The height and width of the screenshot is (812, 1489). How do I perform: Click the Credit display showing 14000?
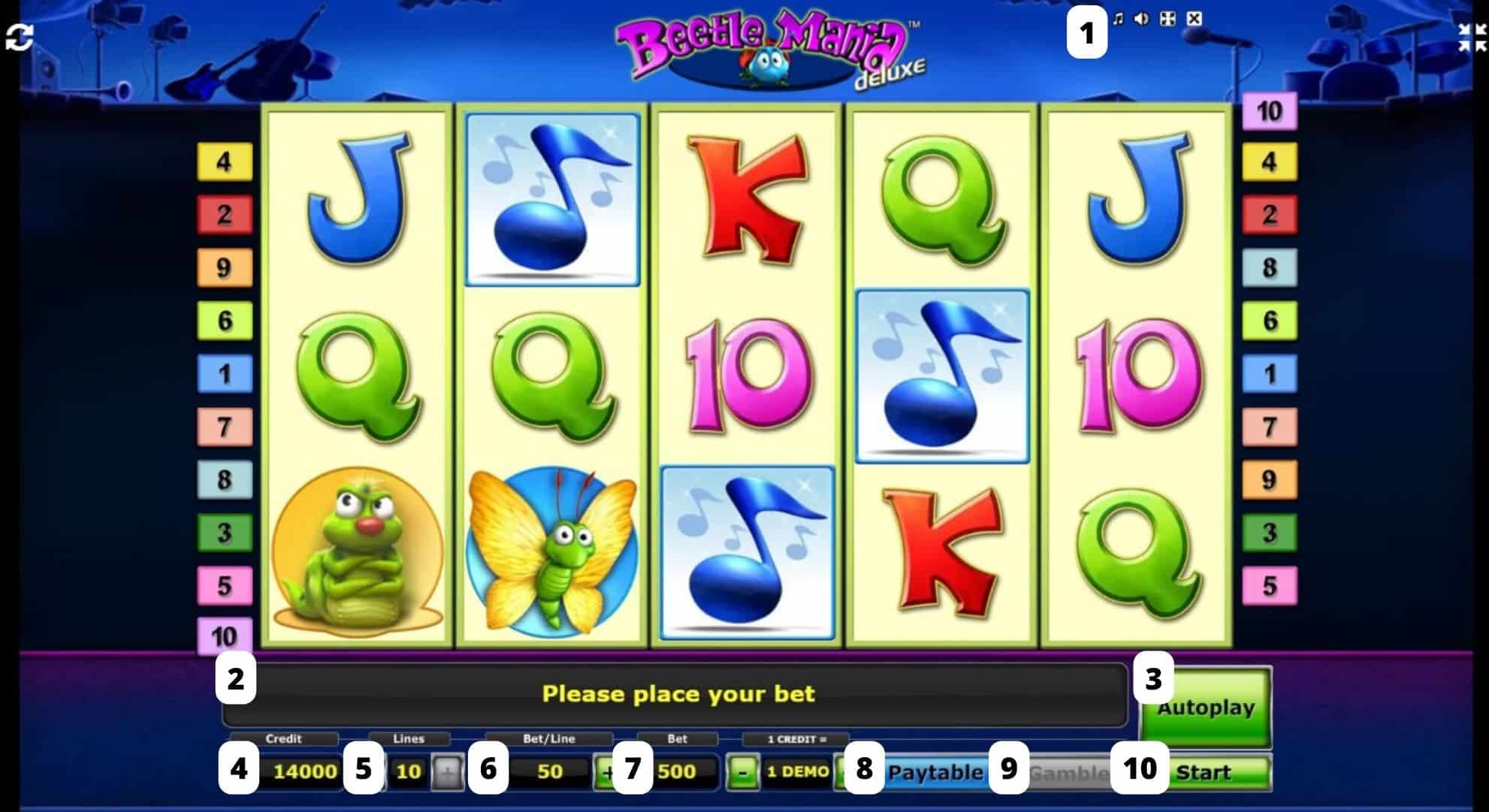304,772
